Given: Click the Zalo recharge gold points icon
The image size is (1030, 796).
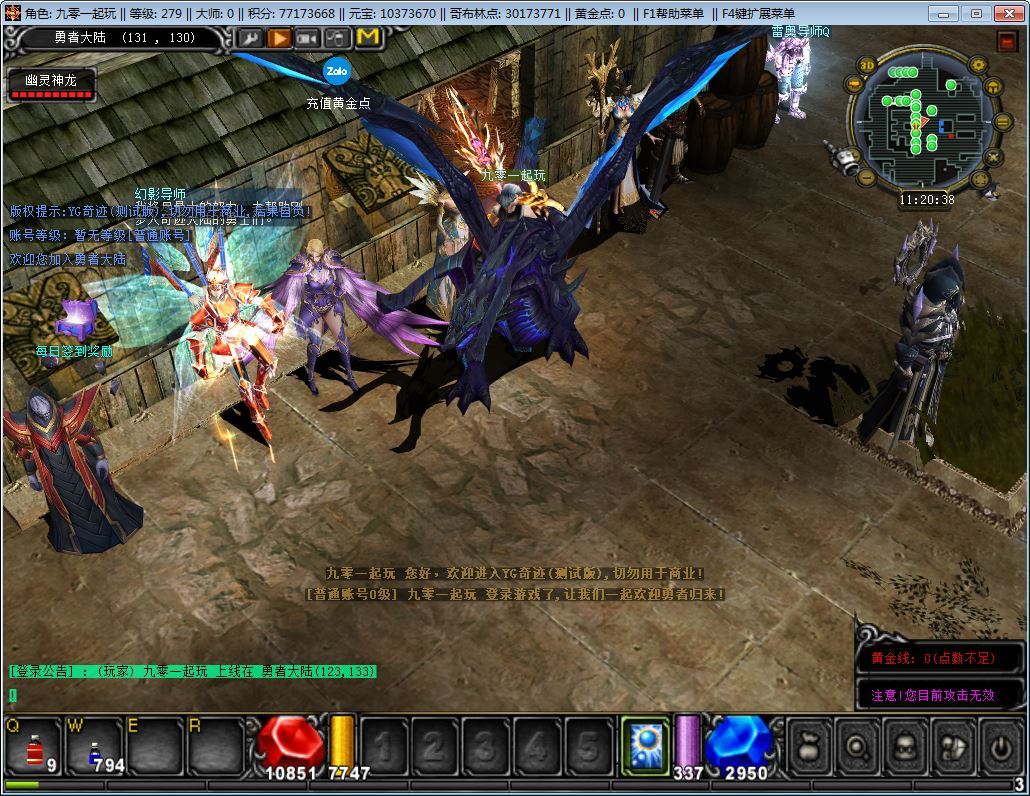Looking at the screenshot, I should point(335,71).
